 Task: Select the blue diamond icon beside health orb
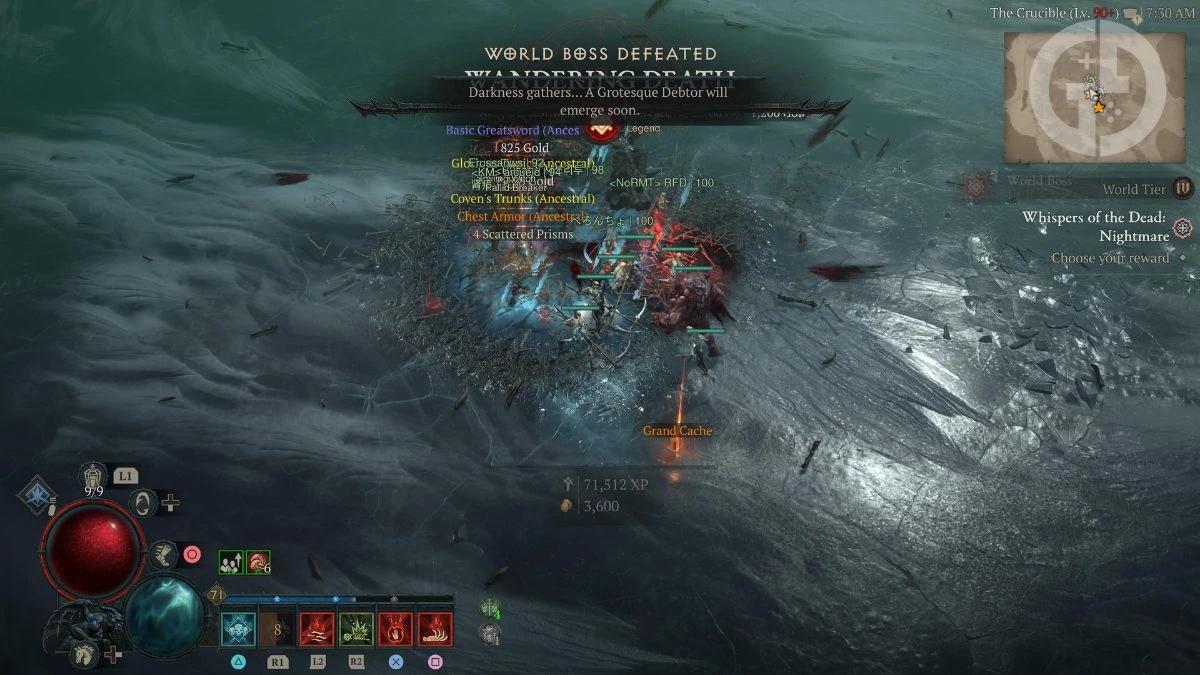coord(37,495)
